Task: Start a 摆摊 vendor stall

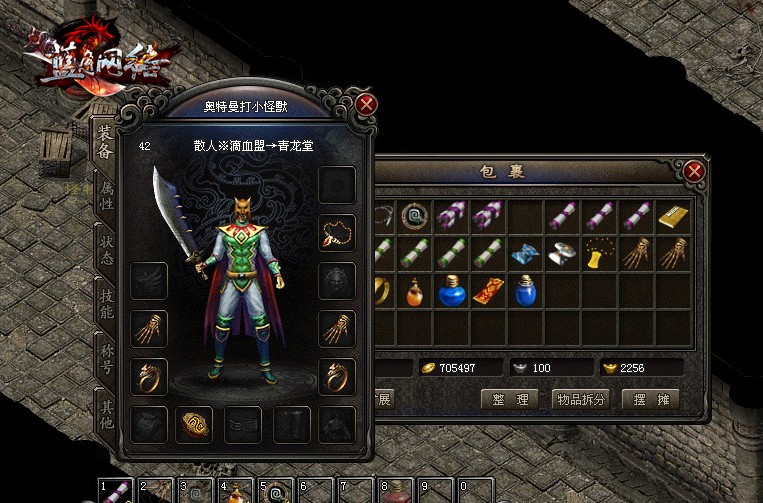Action: (650, 399)
